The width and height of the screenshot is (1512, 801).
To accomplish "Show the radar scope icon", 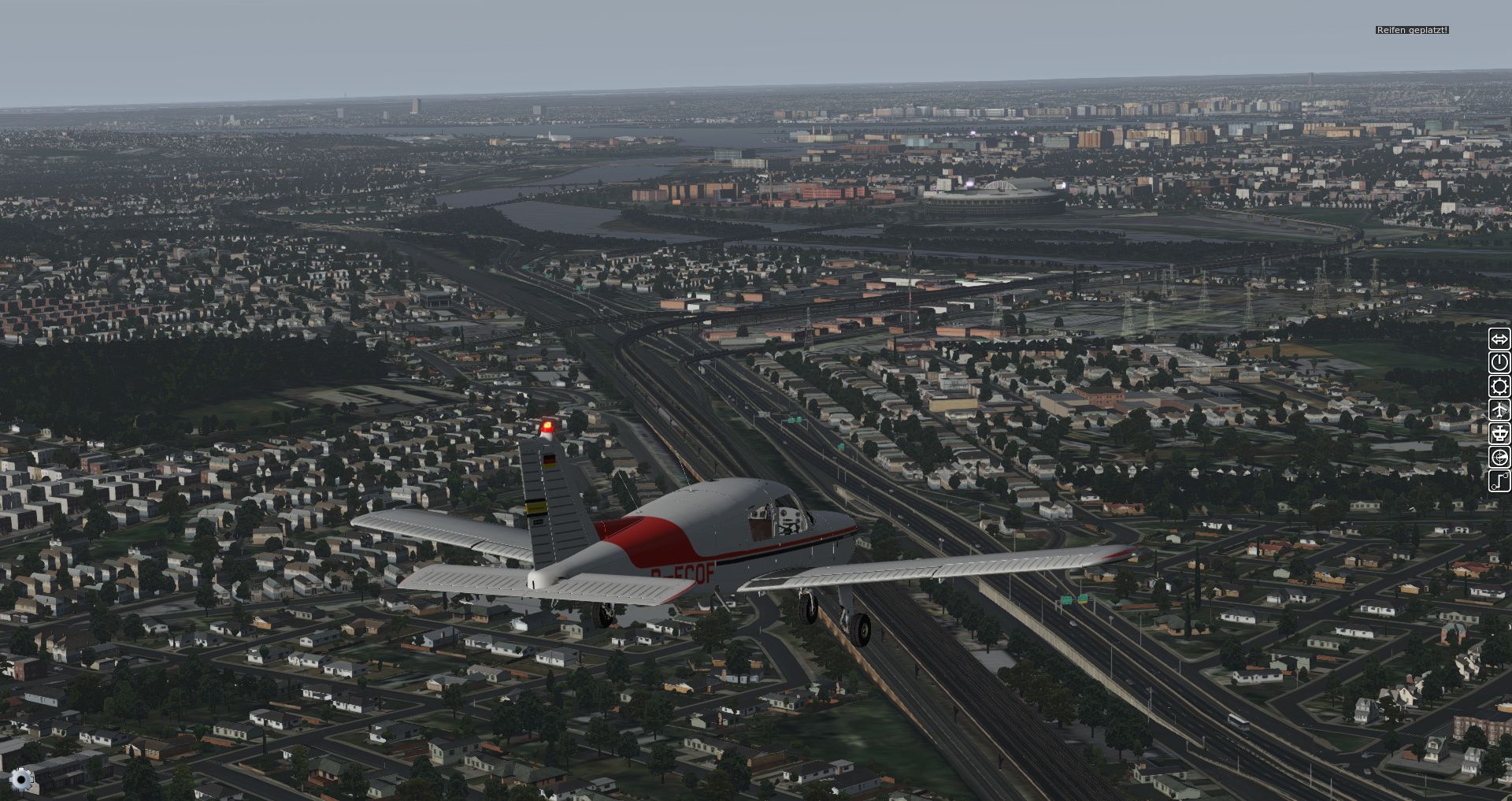I will click(1499, 458).
